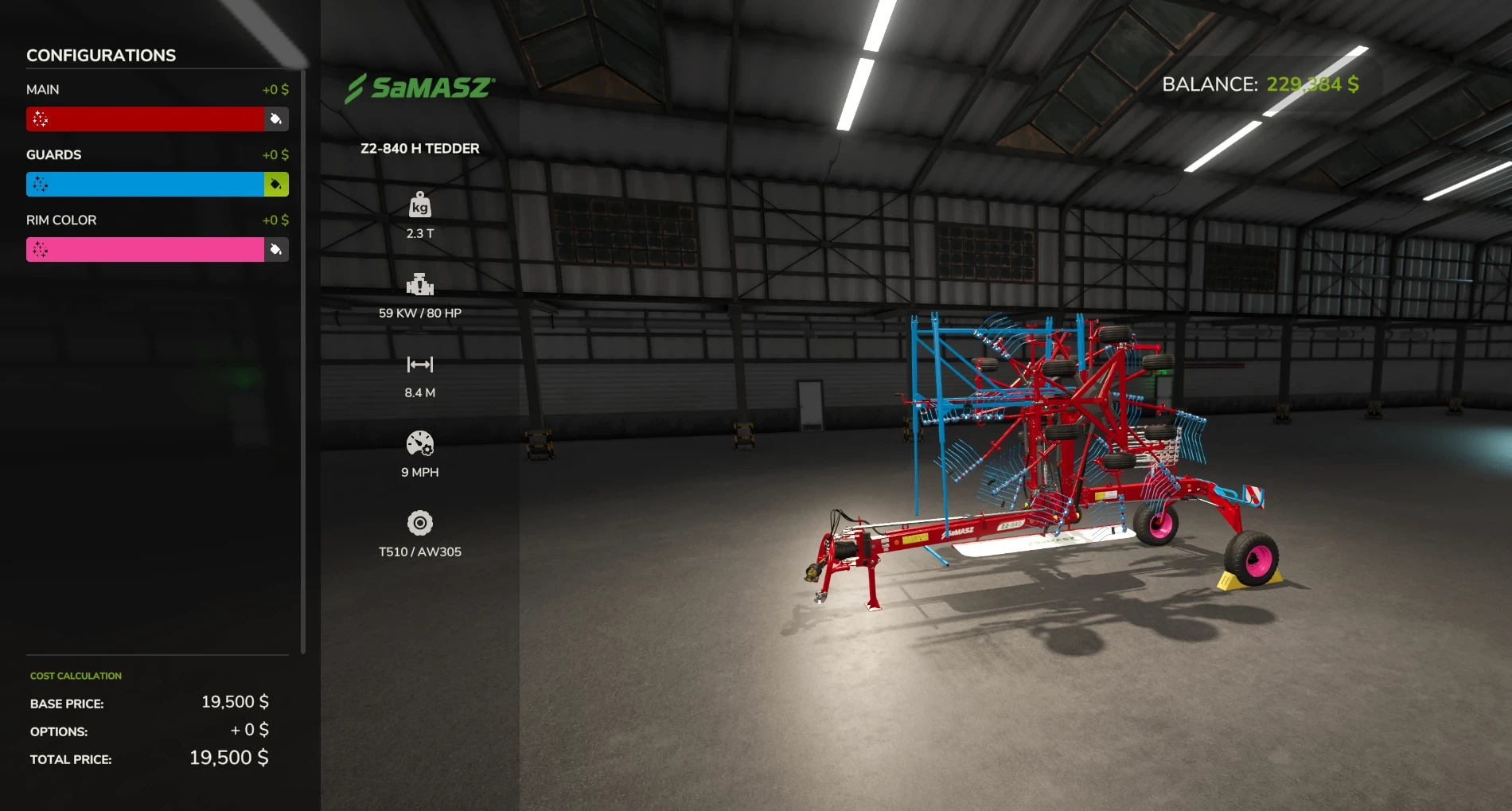The image size is (1512, 811).
Task: Click the working width icon above 8.4 M
Action: 420,365
